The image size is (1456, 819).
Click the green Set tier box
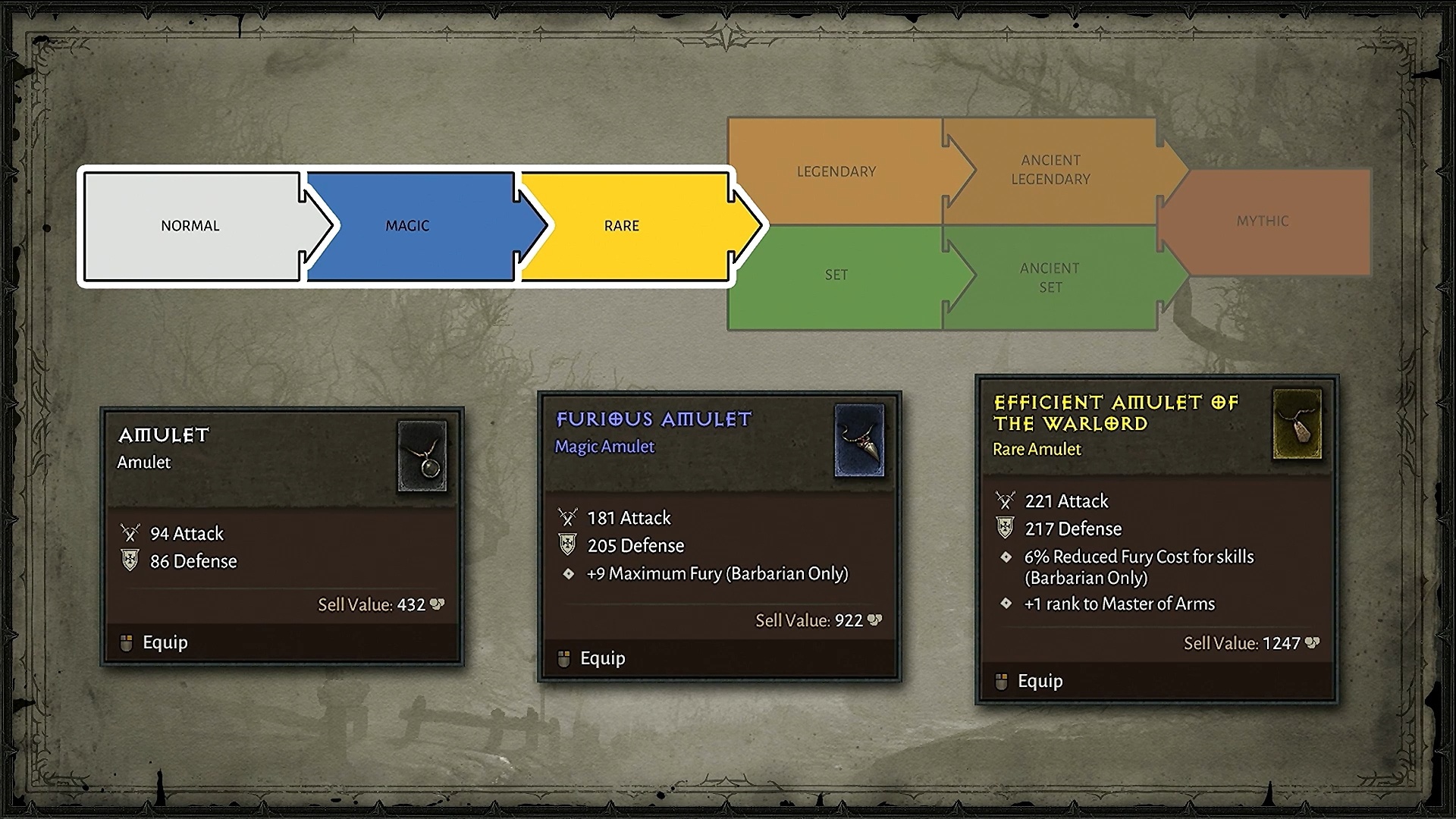pyautogui.click(x=836, y=275)
